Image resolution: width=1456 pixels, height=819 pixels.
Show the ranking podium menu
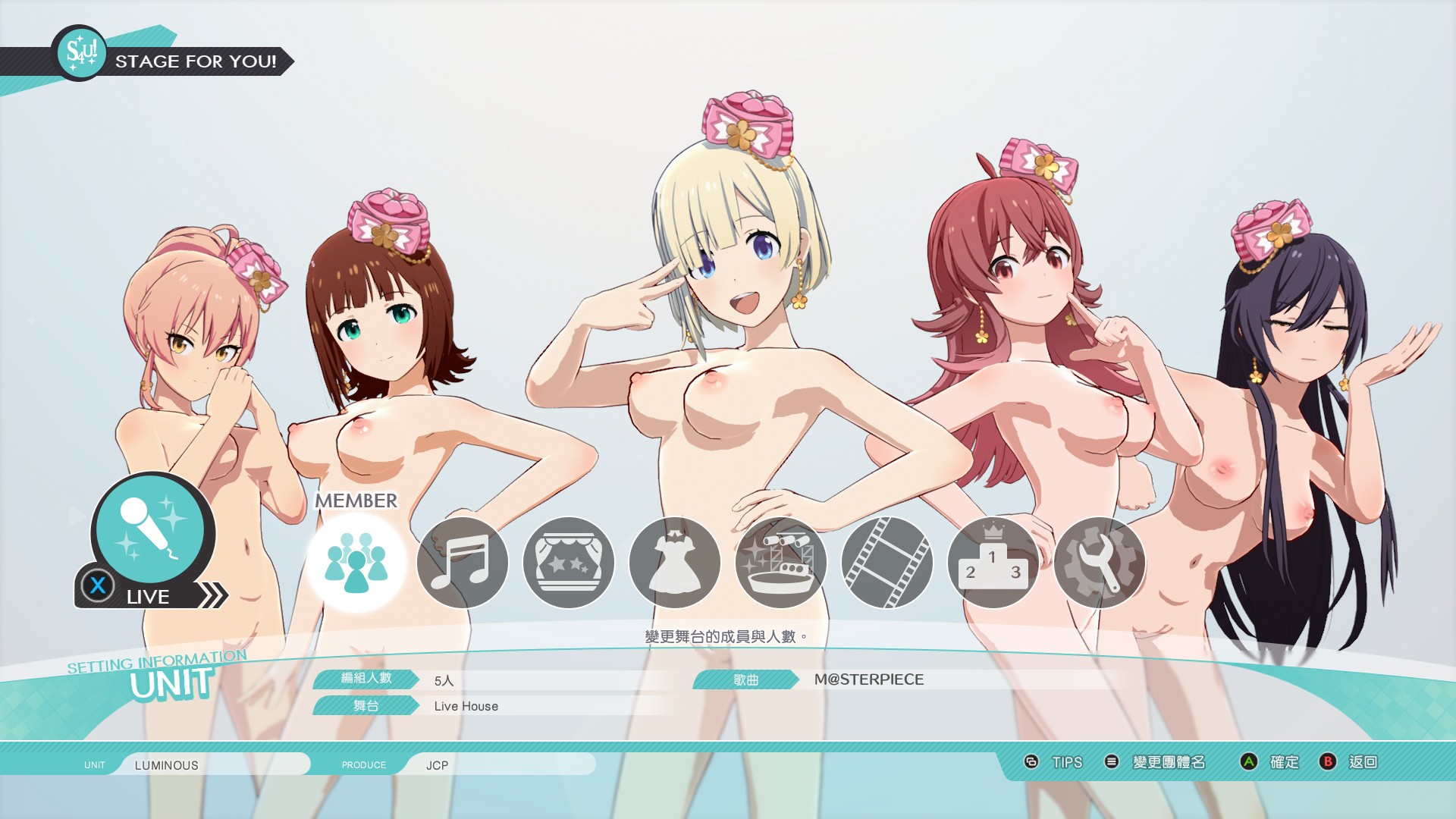(x=993, y=563)
